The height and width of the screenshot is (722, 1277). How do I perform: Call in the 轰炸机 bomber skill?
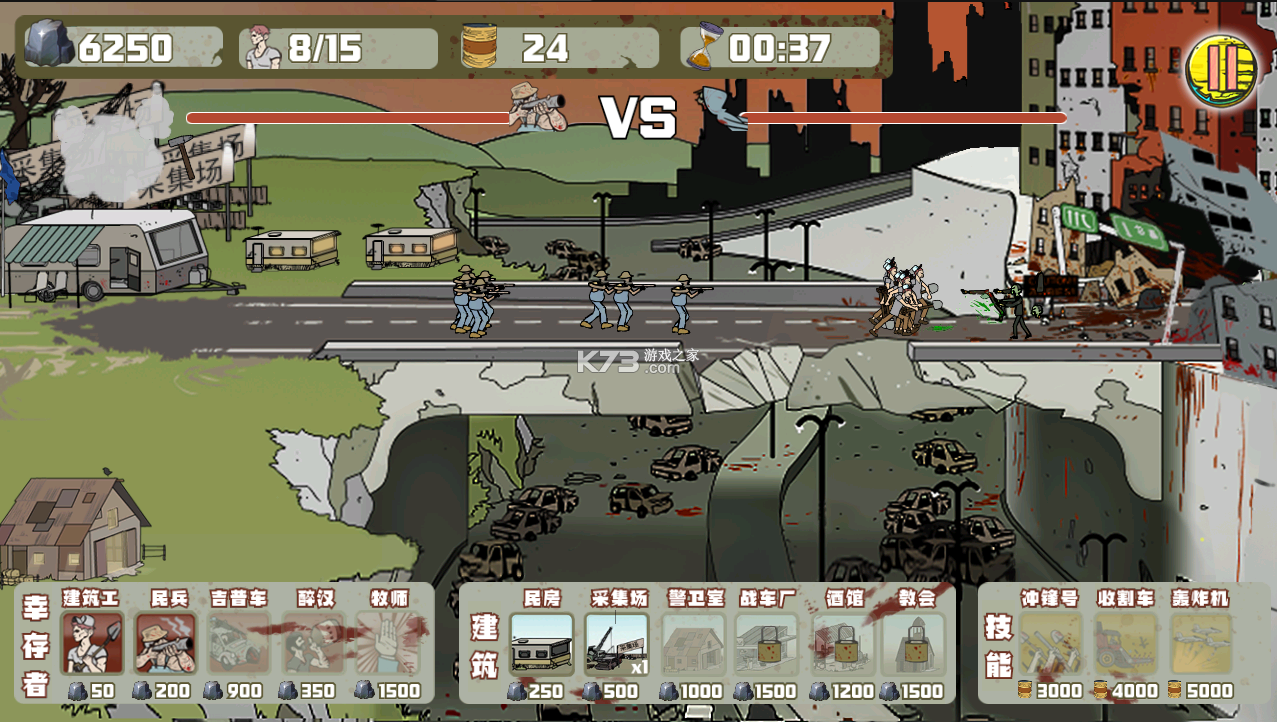click(1200, 644)
